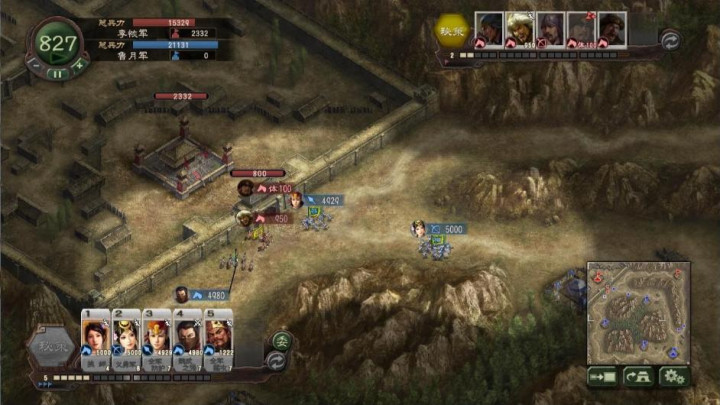Click the arrow-to-panel button under minimap
The width and height of the screenshot is (720, 405).
(x=603, y=377)
